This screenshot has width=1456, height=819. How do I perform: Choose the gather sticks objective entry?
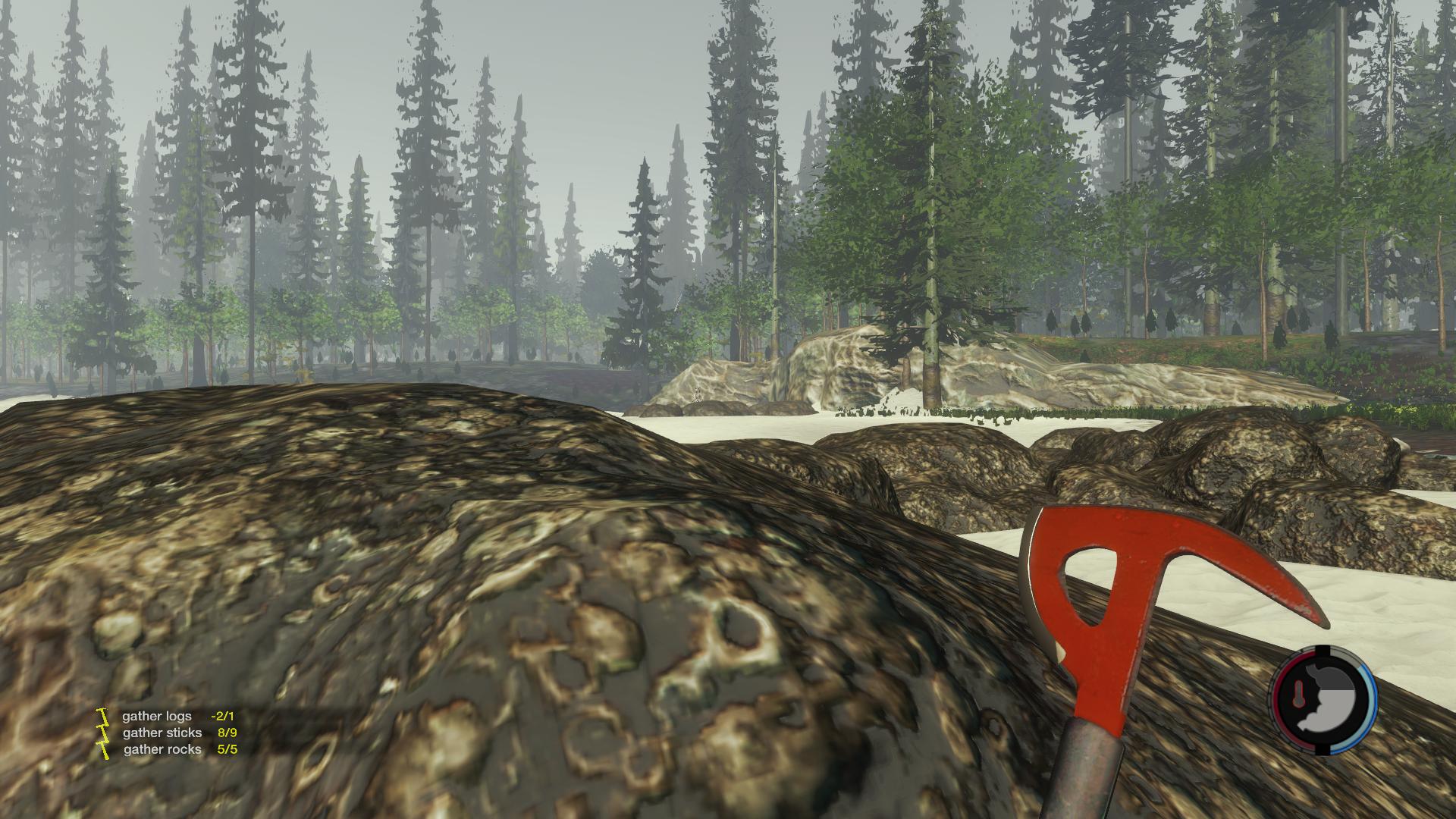pos(162,733)
